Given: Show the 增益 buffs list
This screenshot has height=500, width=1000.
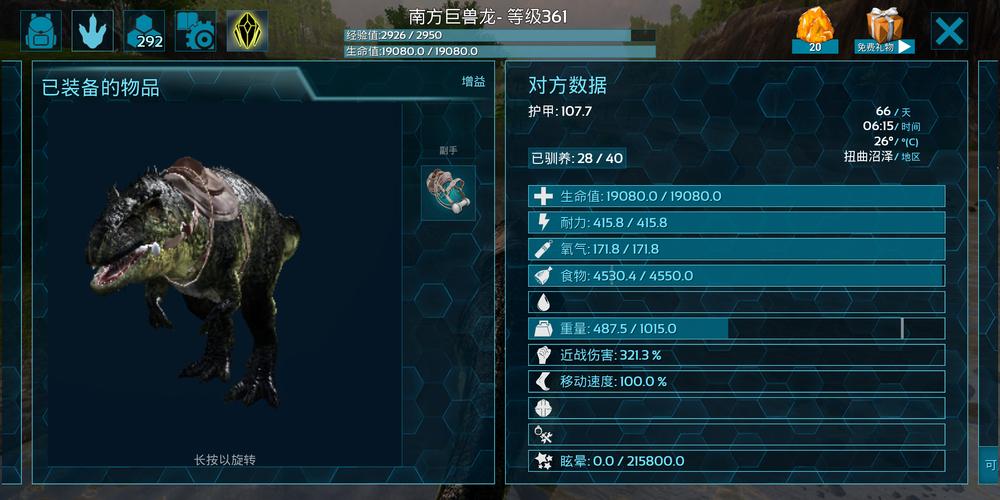Looking at the screenshot, I should click(473, 82).
